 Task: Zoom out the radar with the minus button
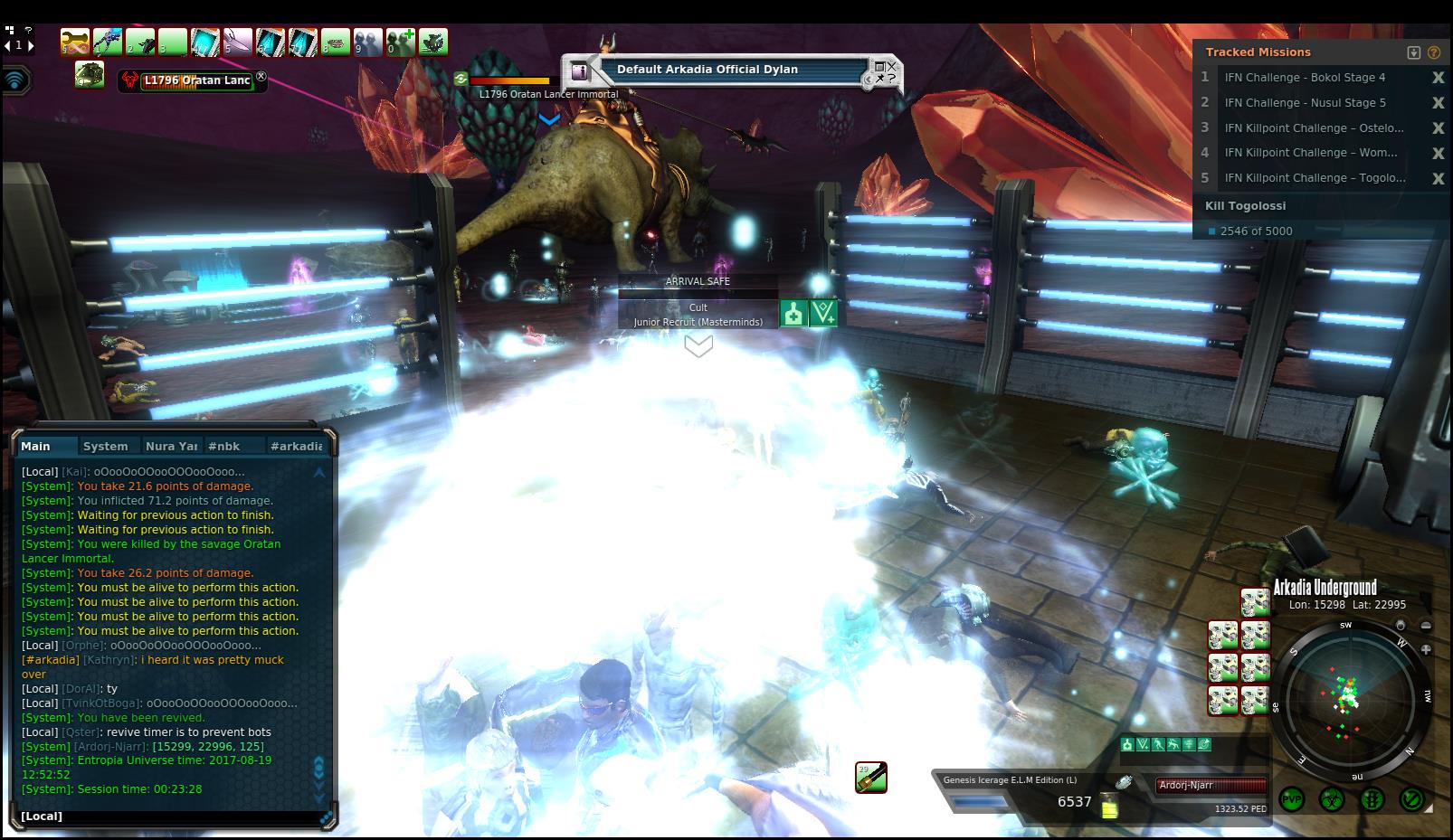click(x=1426, y=626)
